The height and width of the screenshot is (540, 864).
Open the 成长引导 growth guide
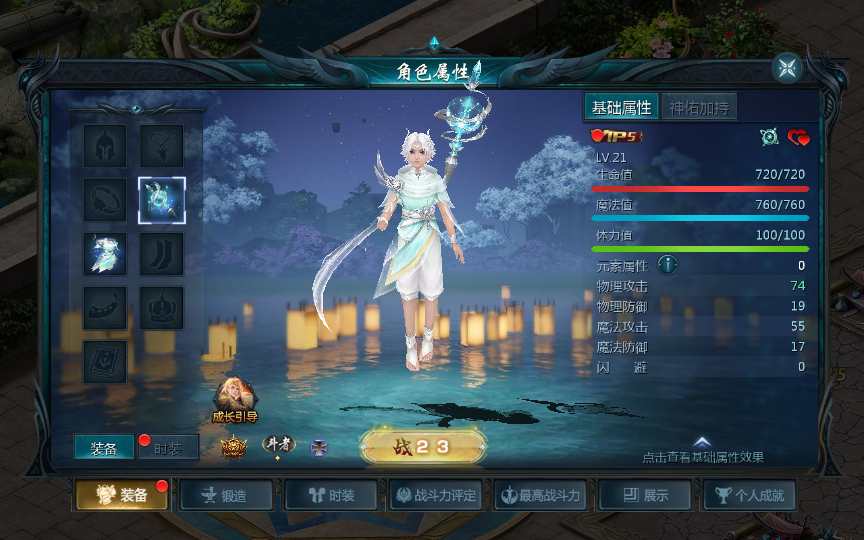click(x=235, y=398)
